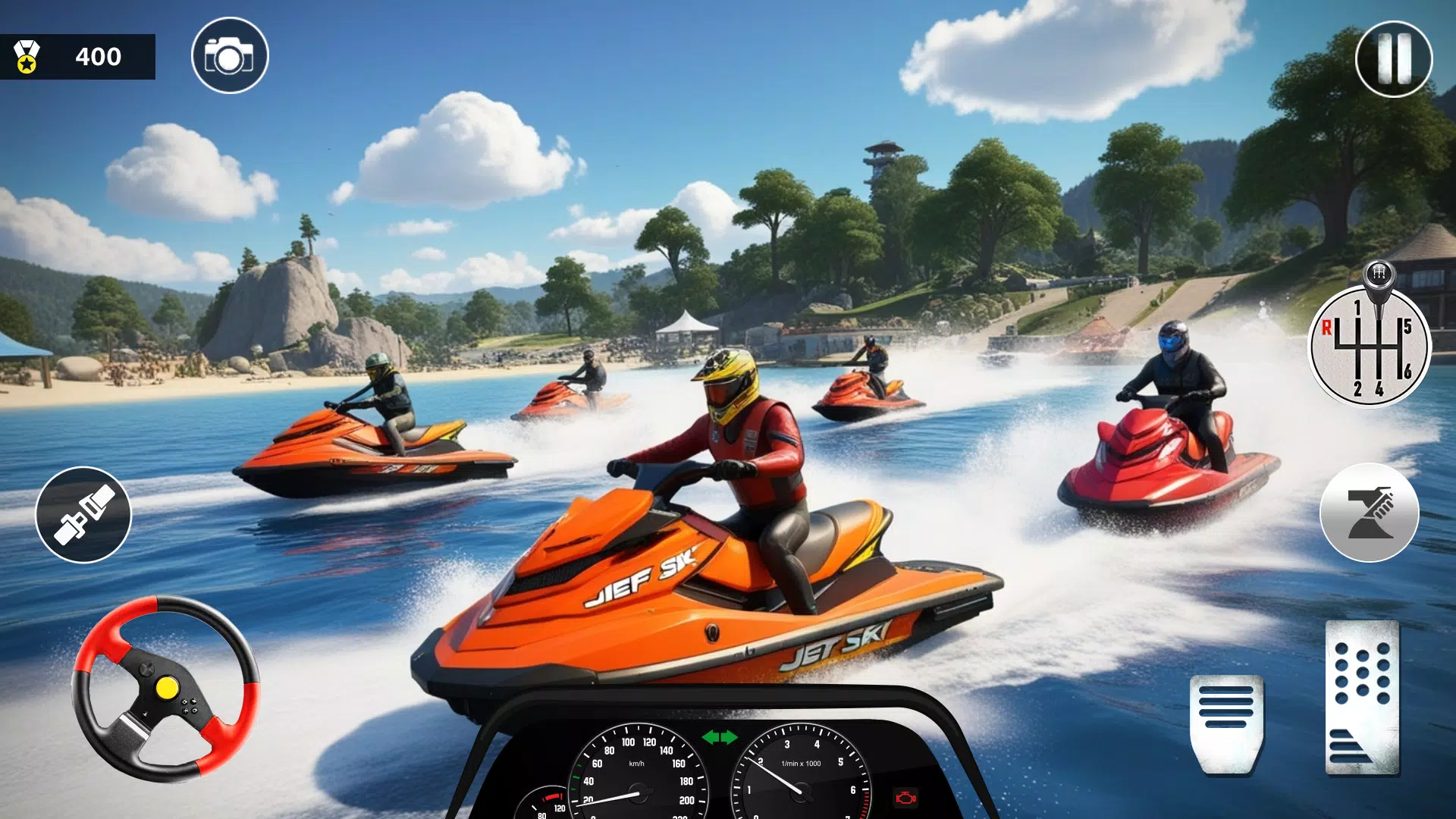Click the steering wheel control

click(x=165, y=689)
